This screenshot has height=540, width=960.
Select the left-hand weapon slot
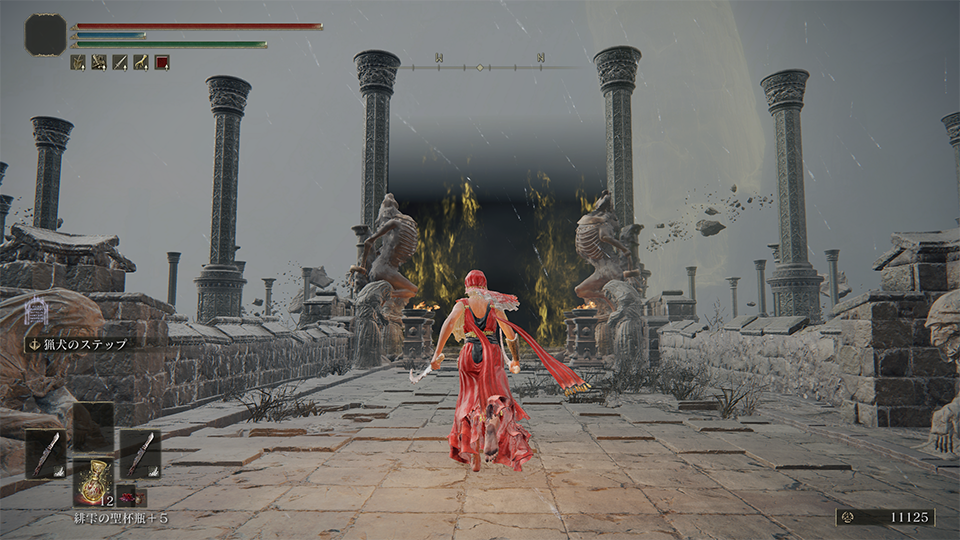coord(45,454)
